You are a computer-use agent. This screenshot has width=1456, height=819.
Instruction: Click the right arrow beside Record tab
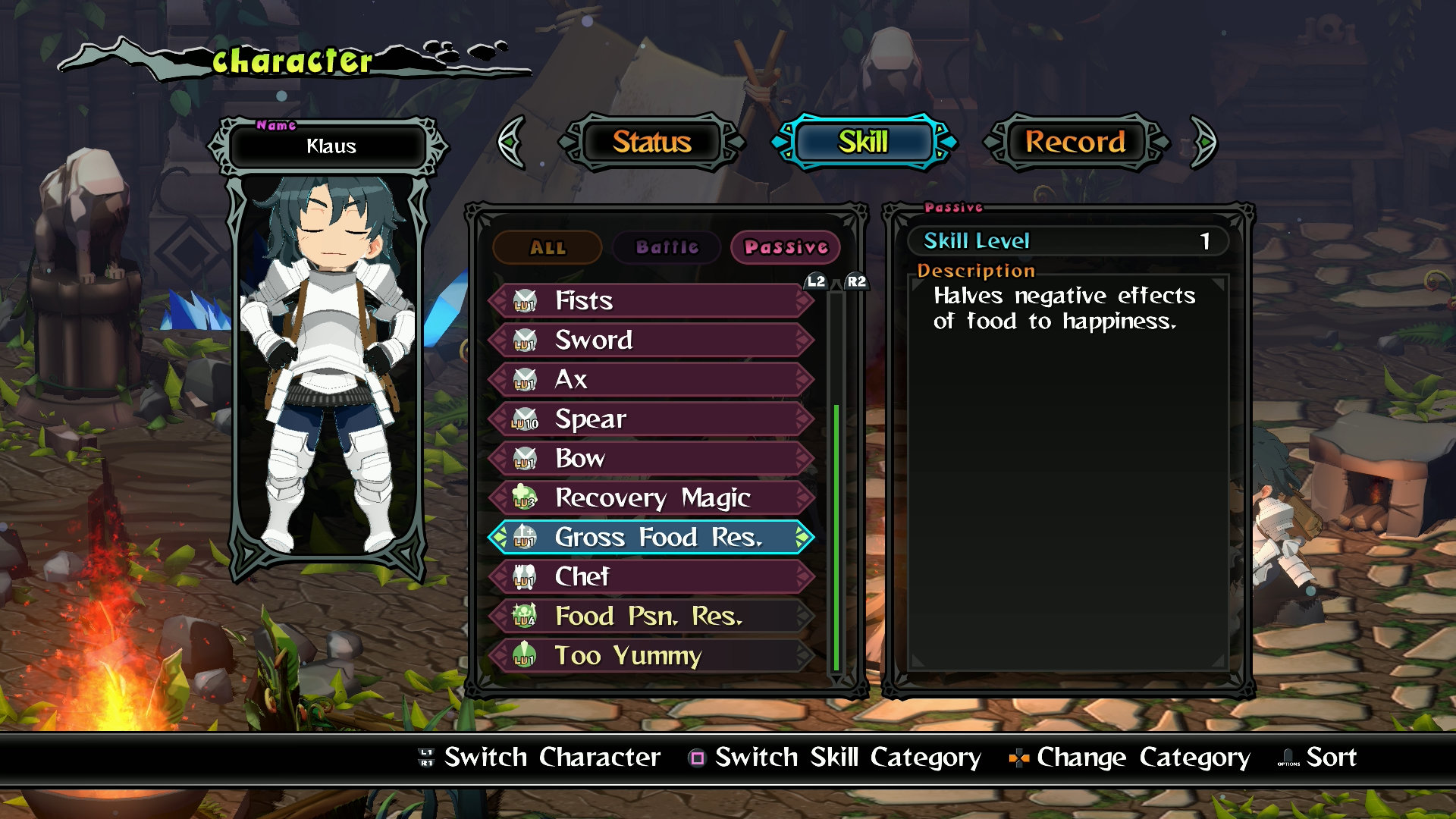[x=1203, y=142]
